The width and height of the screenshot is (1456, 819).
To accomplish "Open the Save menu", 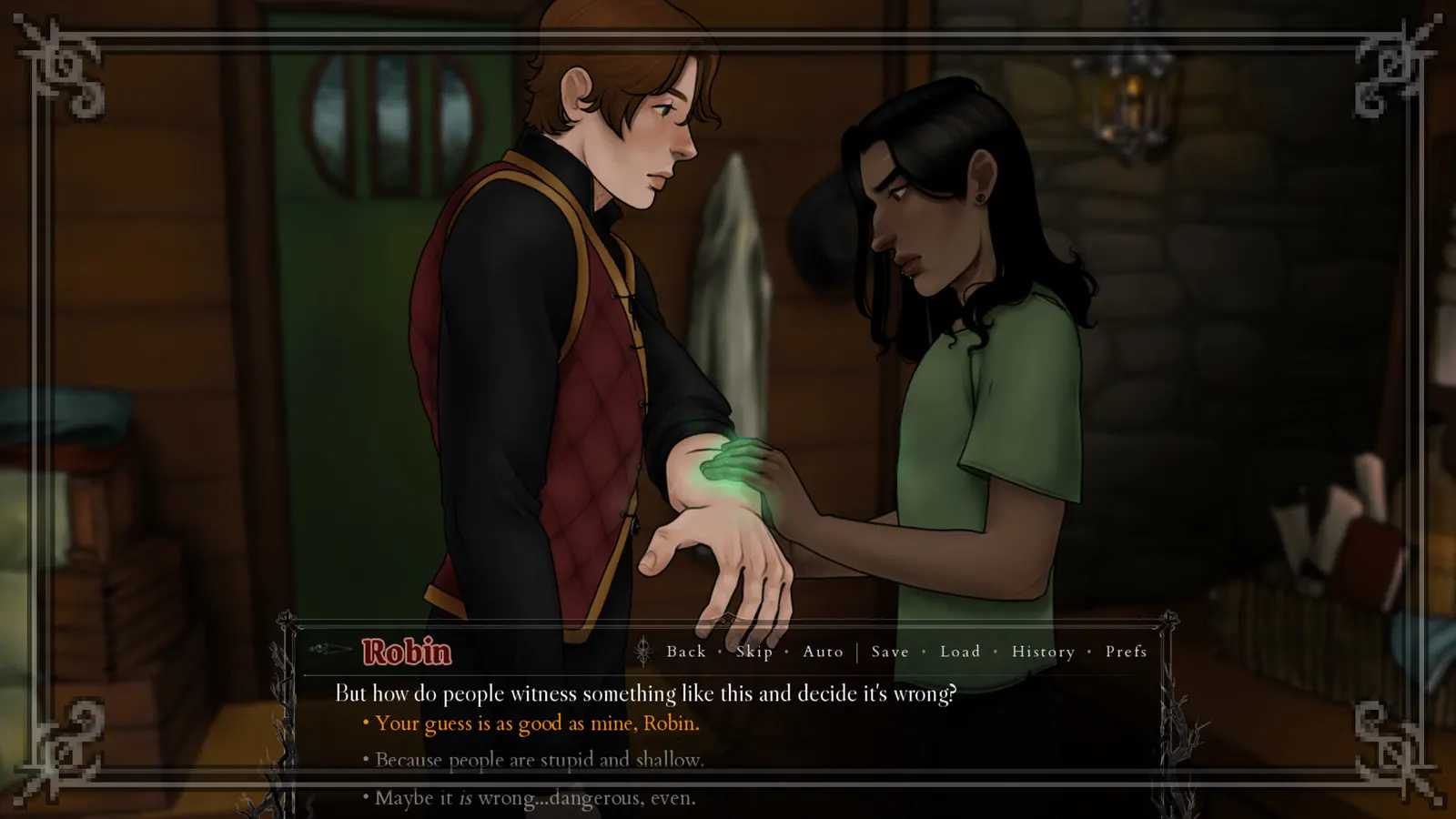I will click(x=889, y=652).
